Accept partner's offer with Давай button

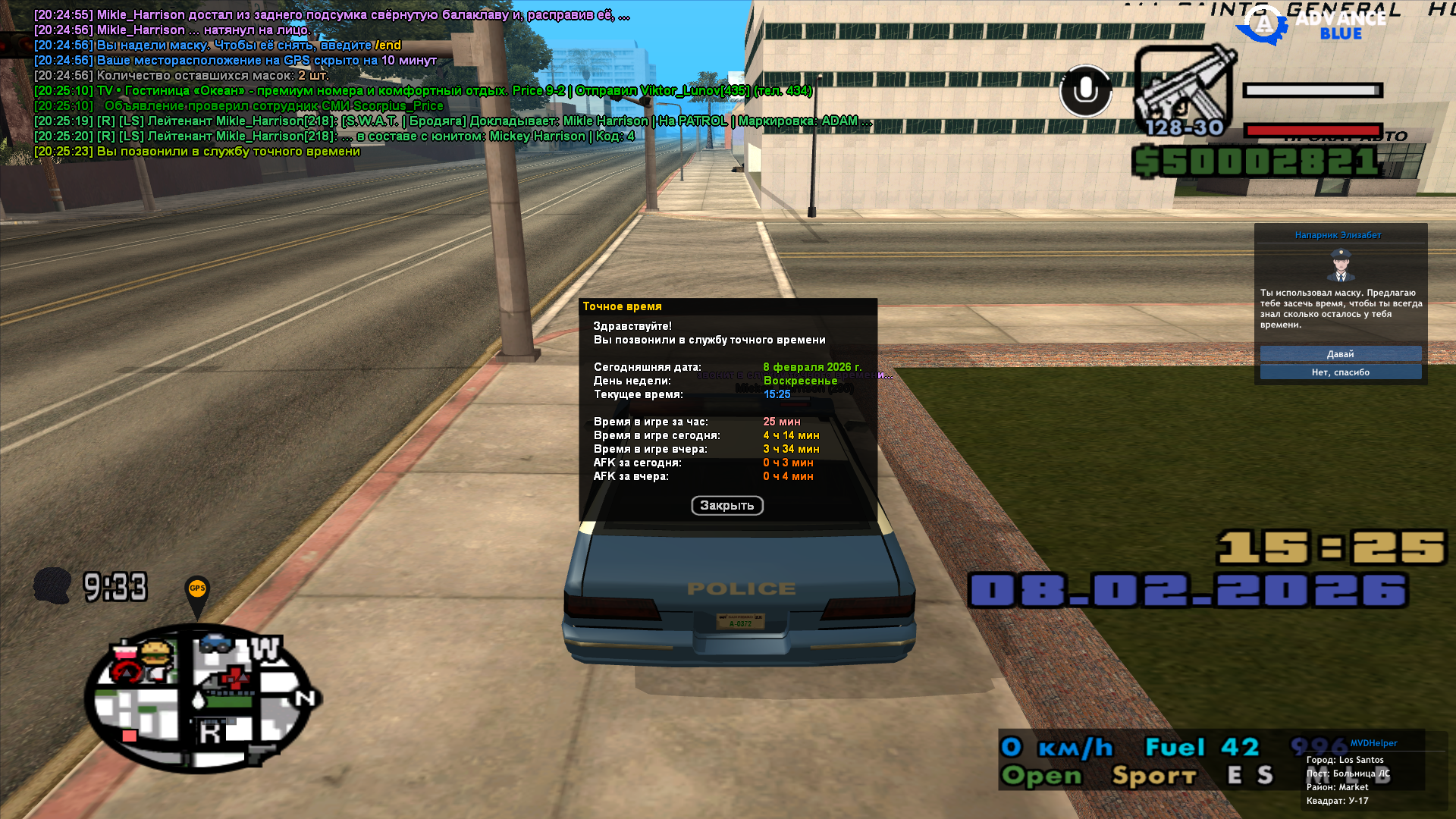pos(1340,354)
